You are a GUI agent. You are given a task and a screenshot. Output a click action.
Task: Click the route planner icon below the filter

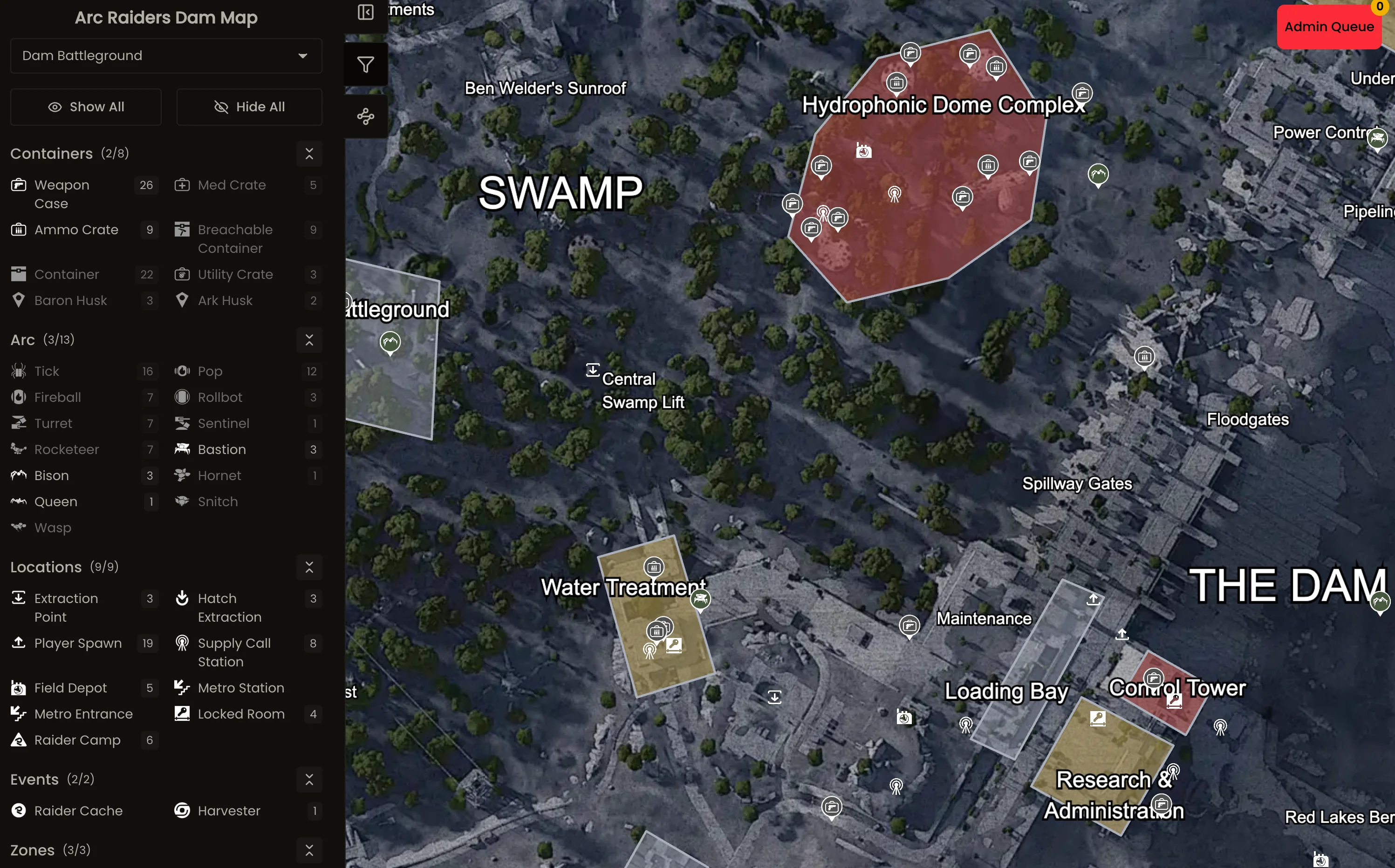[x=366, y=116]
